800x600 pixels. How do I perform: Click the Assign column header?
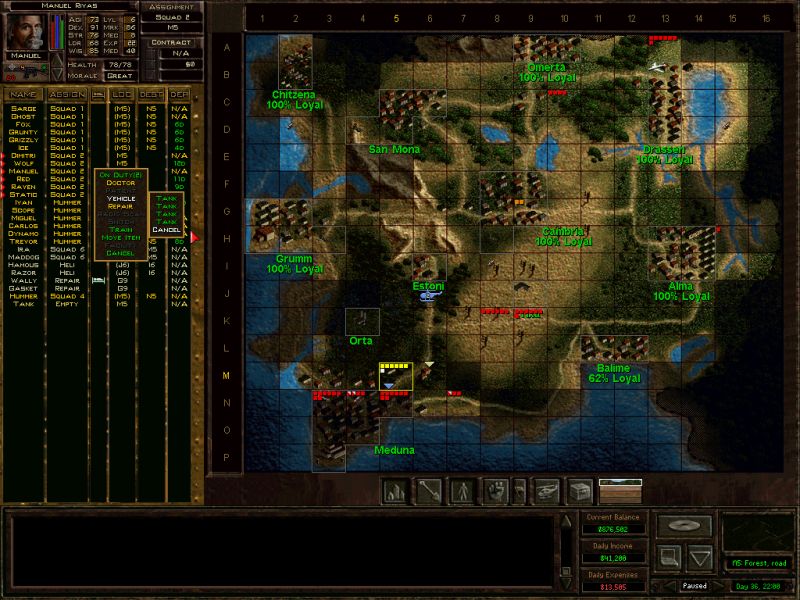[67, 94]
